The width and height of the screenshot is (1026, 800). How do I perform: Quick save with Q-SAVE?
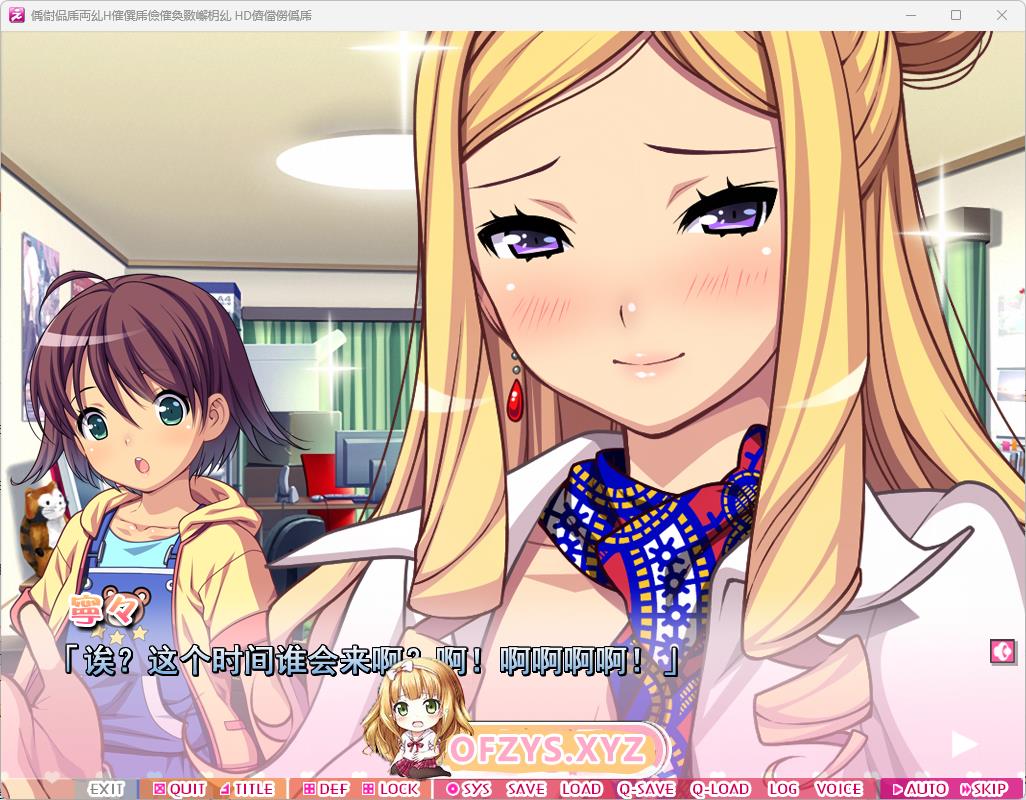pyautogui.click(x=646, y=789)
